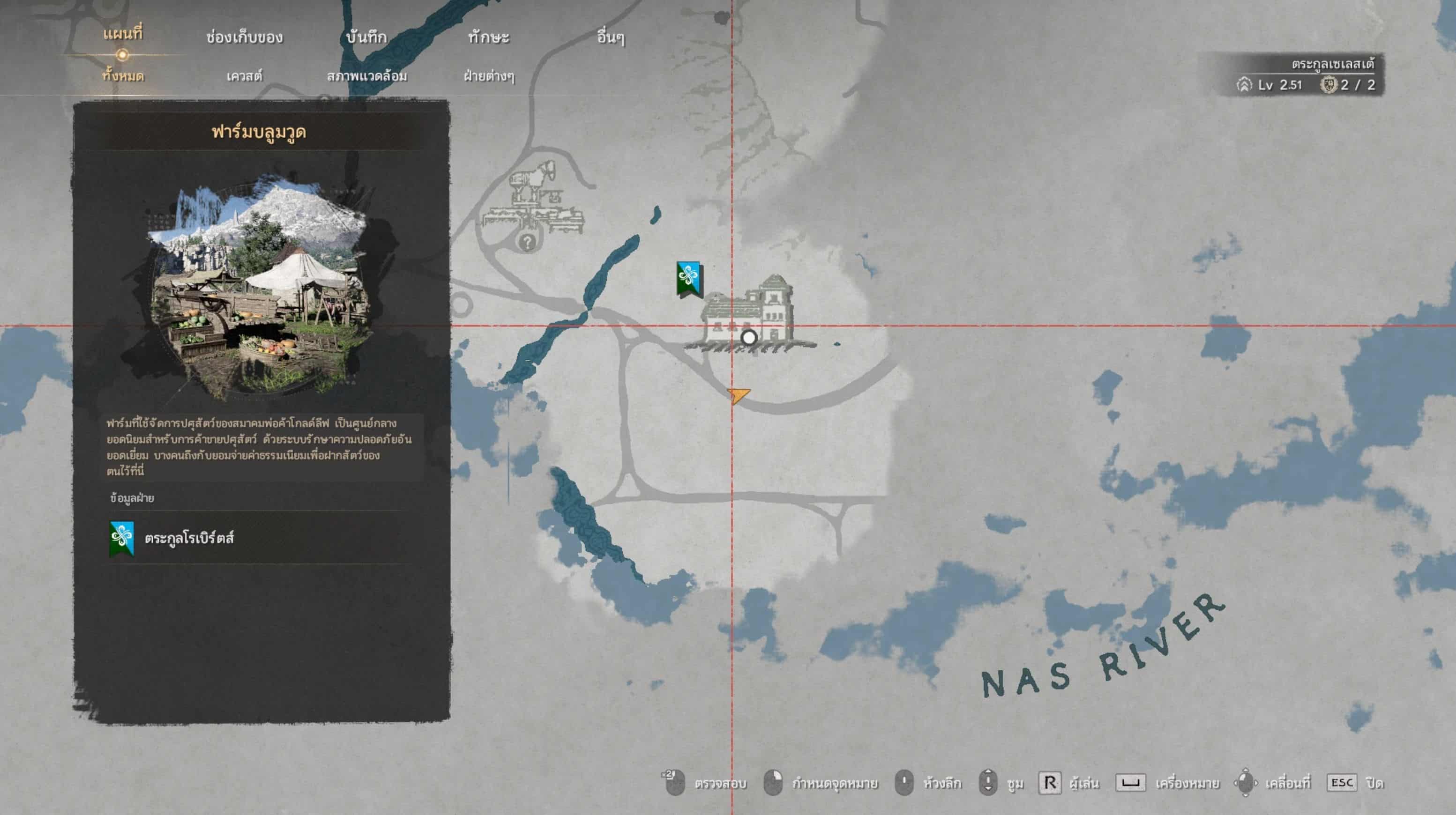Show the เควสต์ quest filter
This screenshot has width=1456, height=815.
(244, 76)
